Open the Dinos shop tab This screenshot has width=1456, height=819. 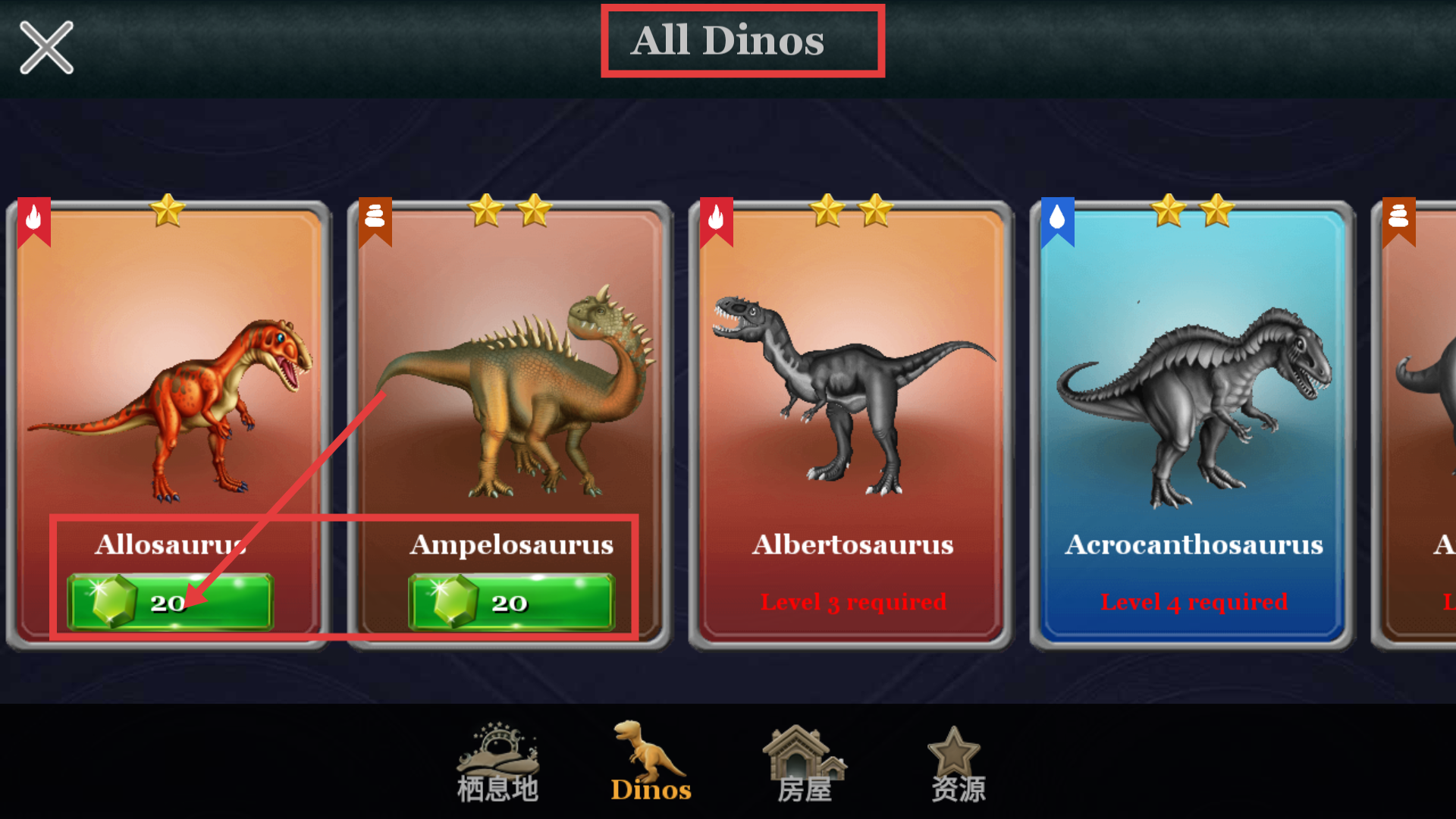click(651, 763)
